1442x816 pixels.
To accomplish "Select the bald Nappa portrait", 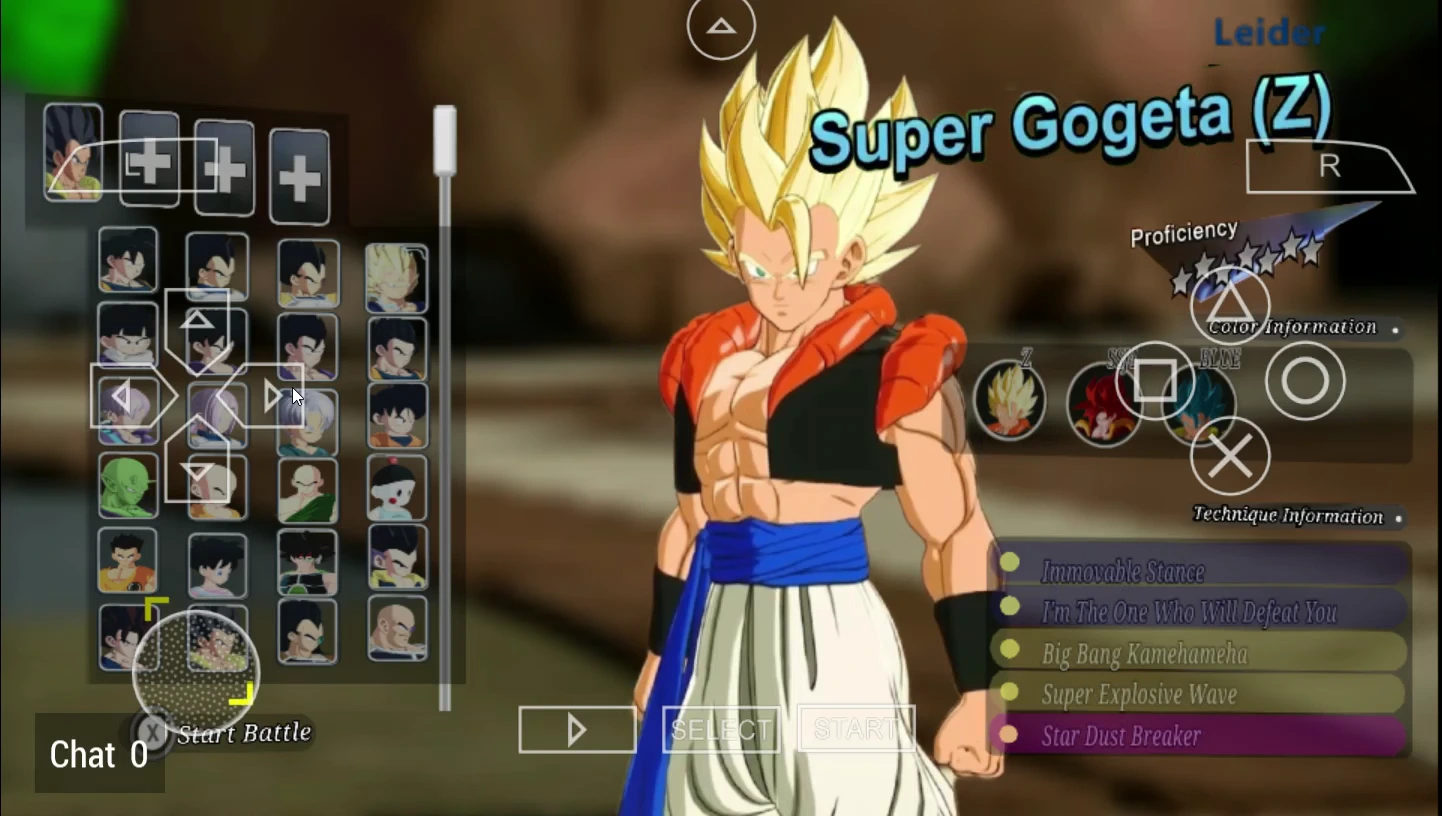I will [397, 629].
